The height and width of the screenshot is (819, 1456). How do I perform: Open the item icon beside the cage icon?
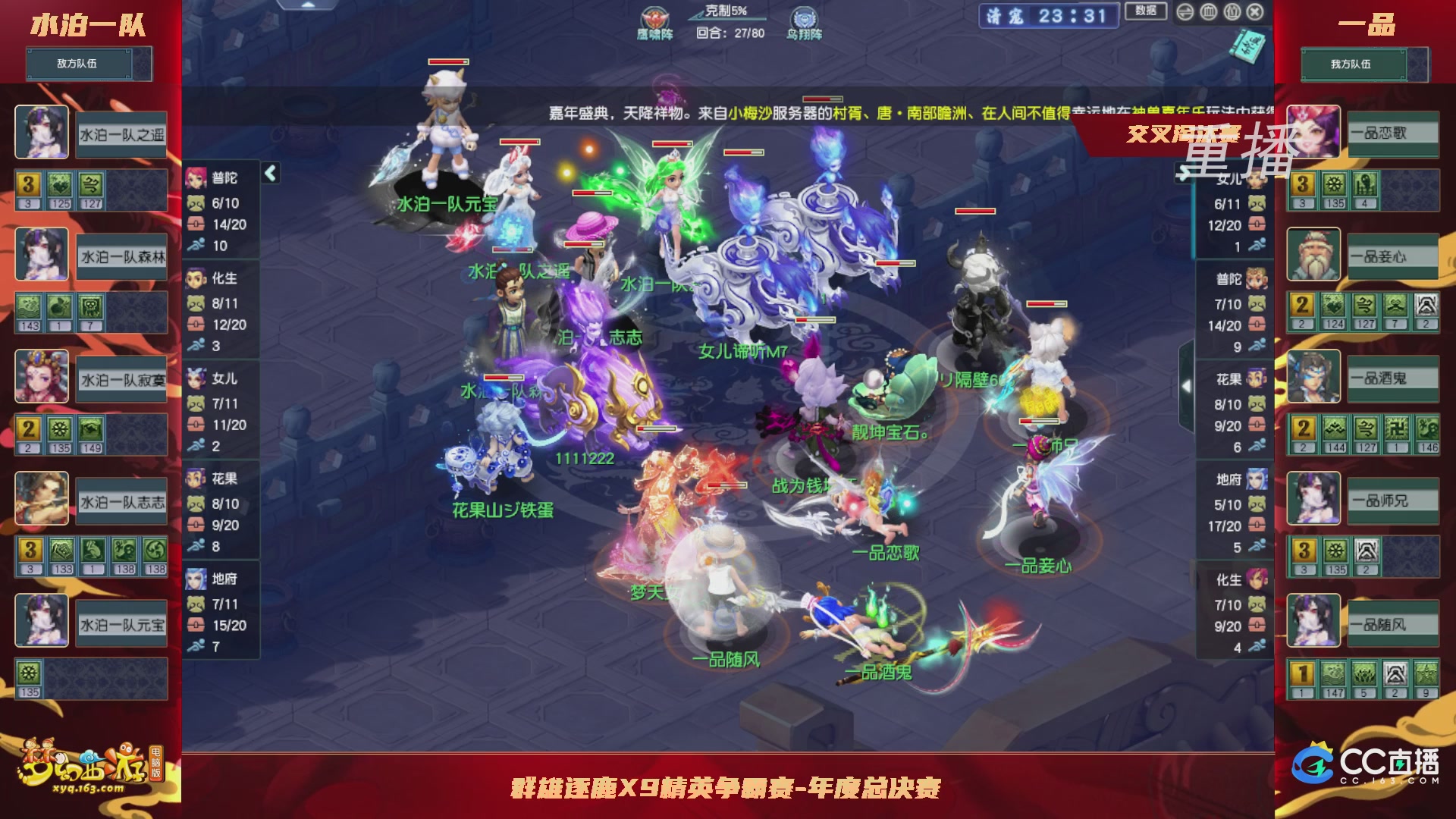1232,13
